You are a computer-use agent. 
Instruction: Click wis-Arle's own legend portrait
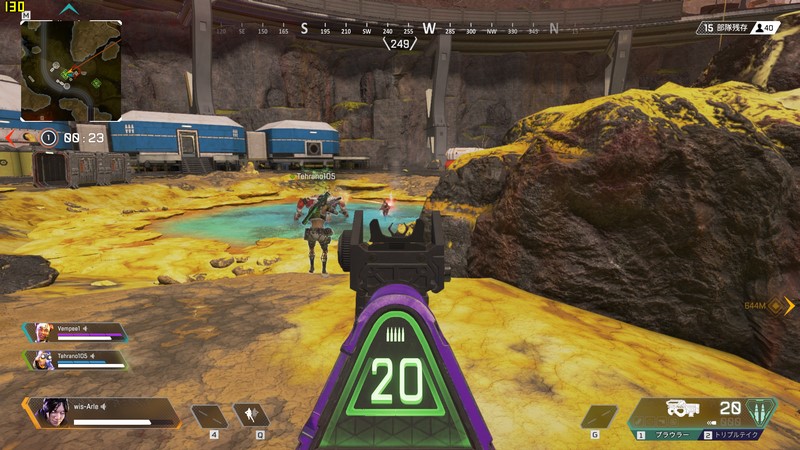coord(49,412)
